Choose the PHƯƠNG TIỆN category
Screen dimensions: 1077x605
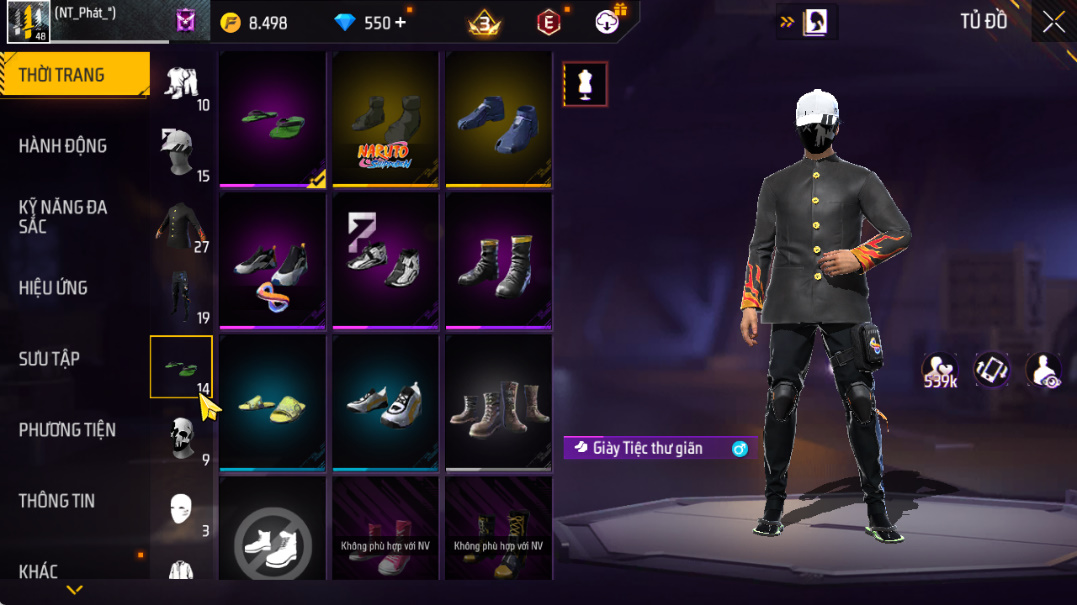click(x=67, y=430)
